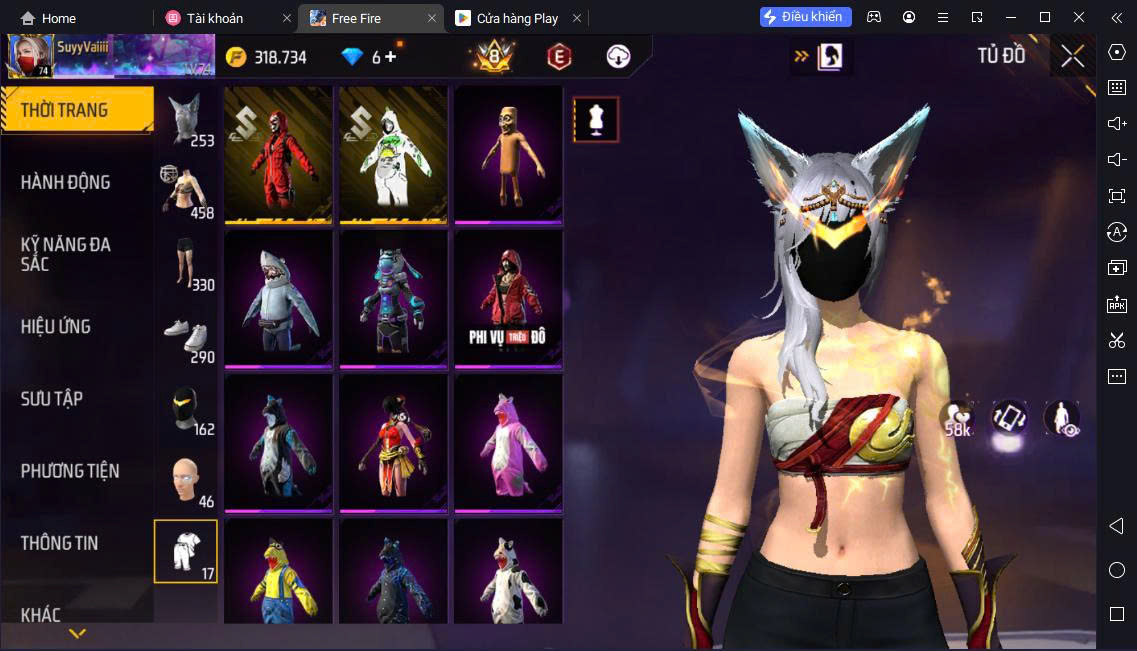Choose the cow costume outfit

(x=508, y=575)
